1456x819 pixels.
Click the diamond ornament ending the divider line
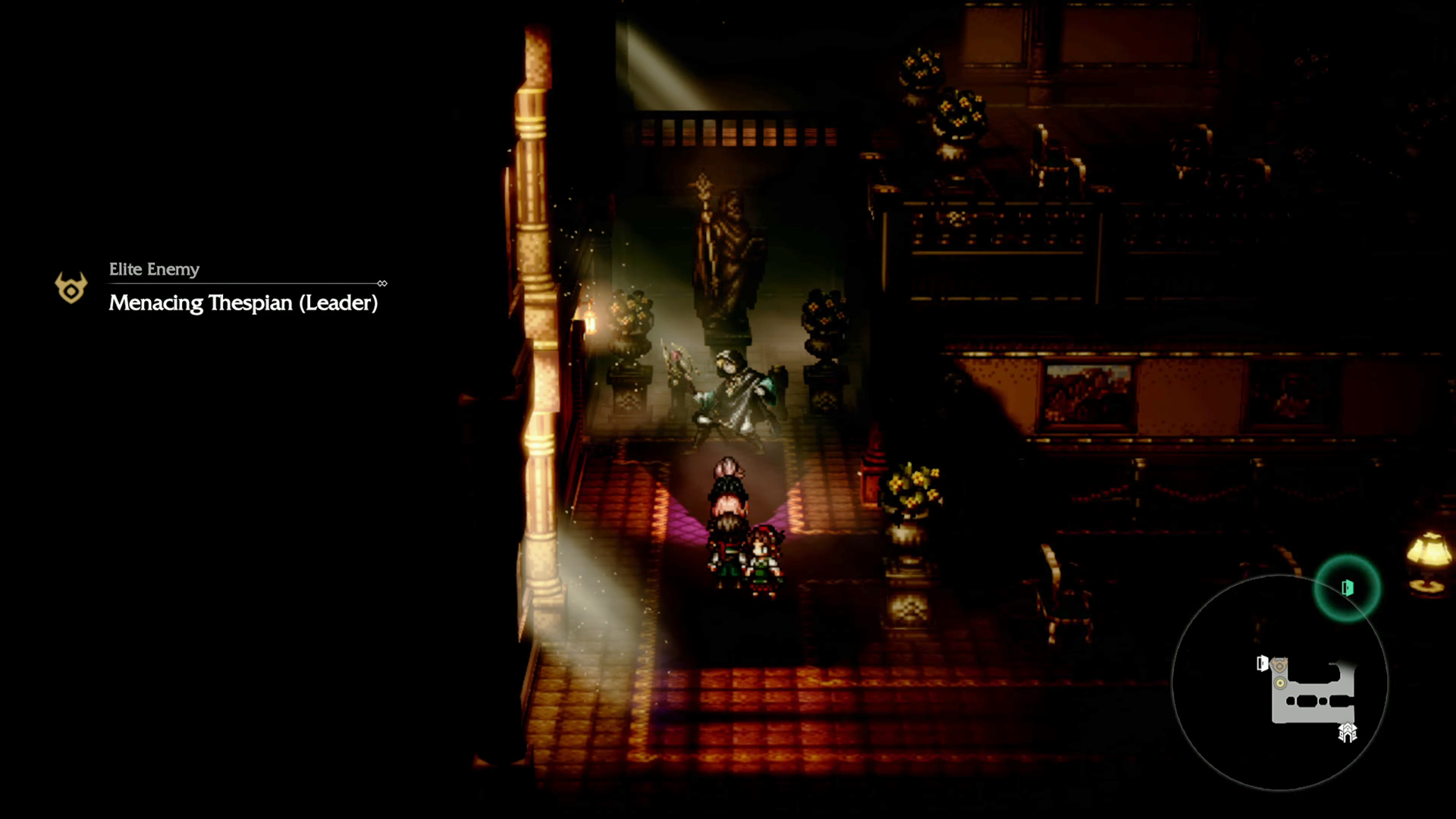(x=382, y=283)
